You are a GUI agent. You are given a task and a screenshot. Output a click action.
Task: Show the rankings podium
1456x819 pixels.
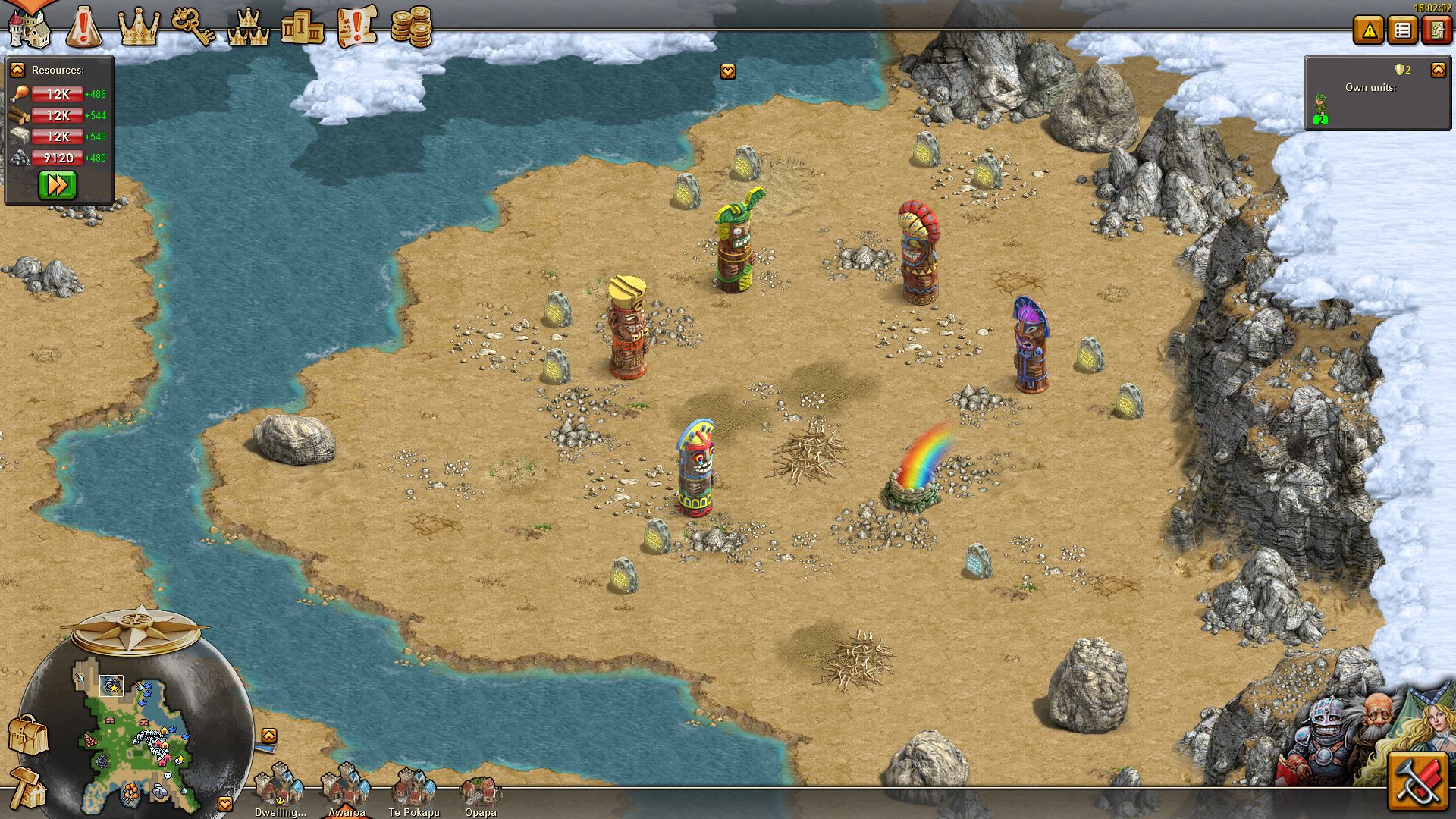coord(303,27)
